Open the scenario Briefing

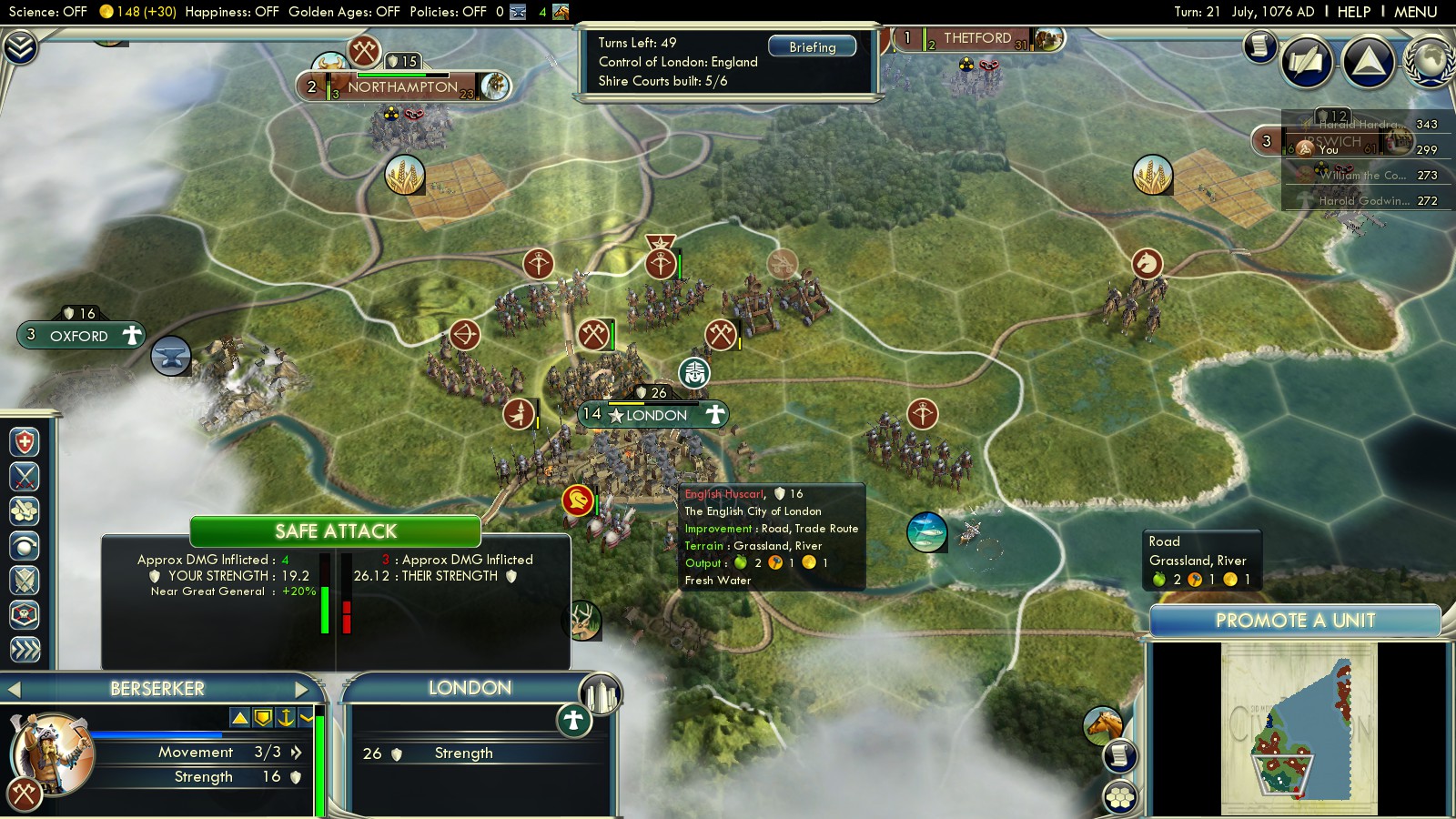pos(812,46)
